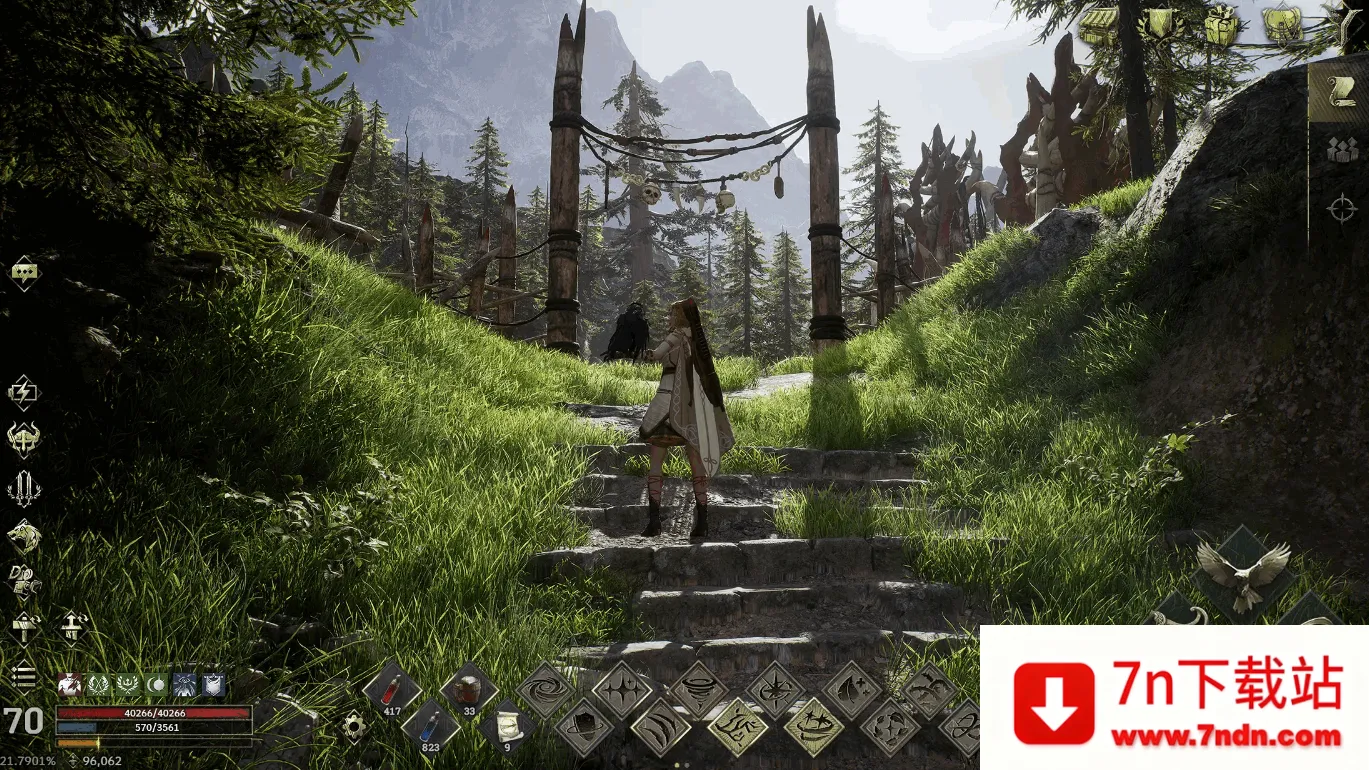This screenshot has width=1369, height=770.
Task: Select the wooden barrel item slot
Action: (x=468, y=690)
